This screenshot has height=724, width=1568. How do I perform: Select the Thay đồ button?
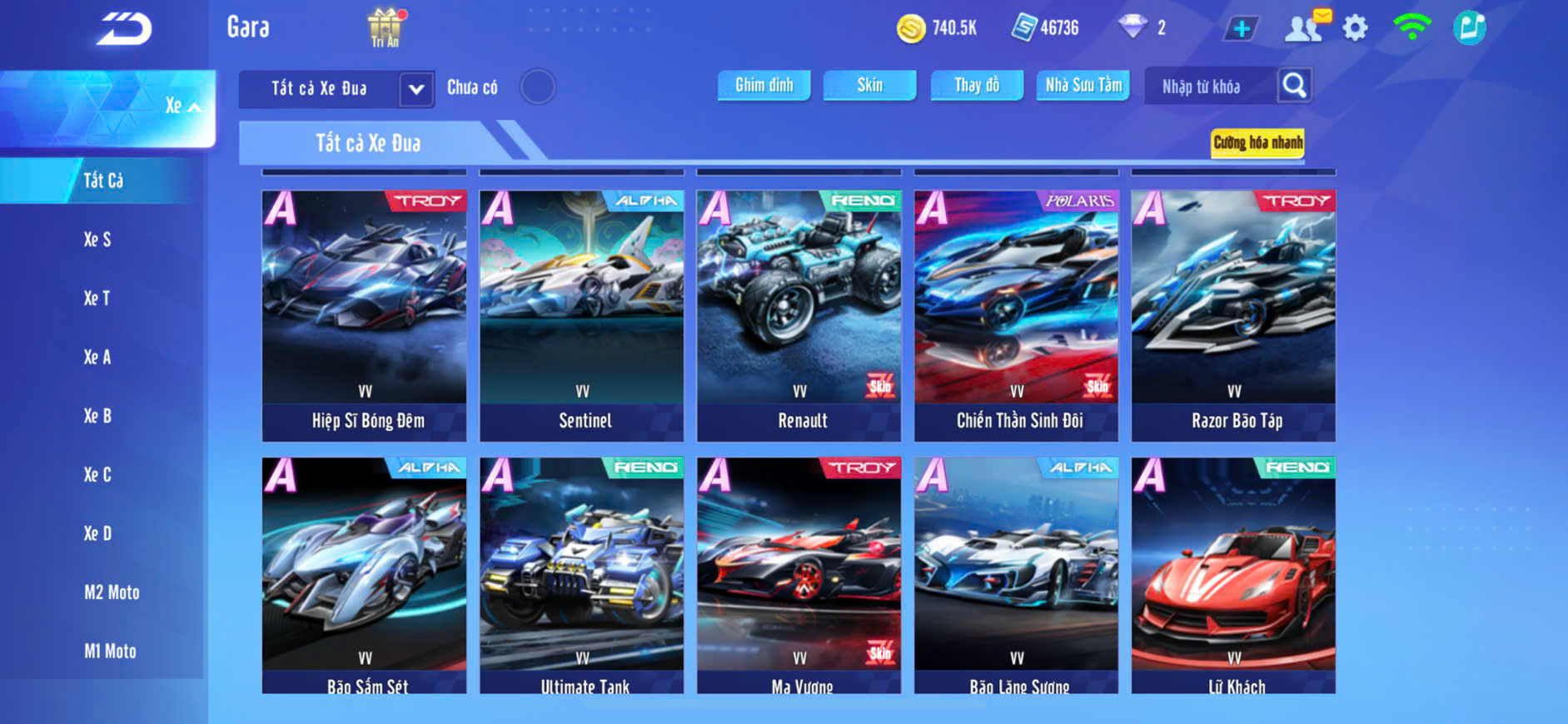(977, 85)
